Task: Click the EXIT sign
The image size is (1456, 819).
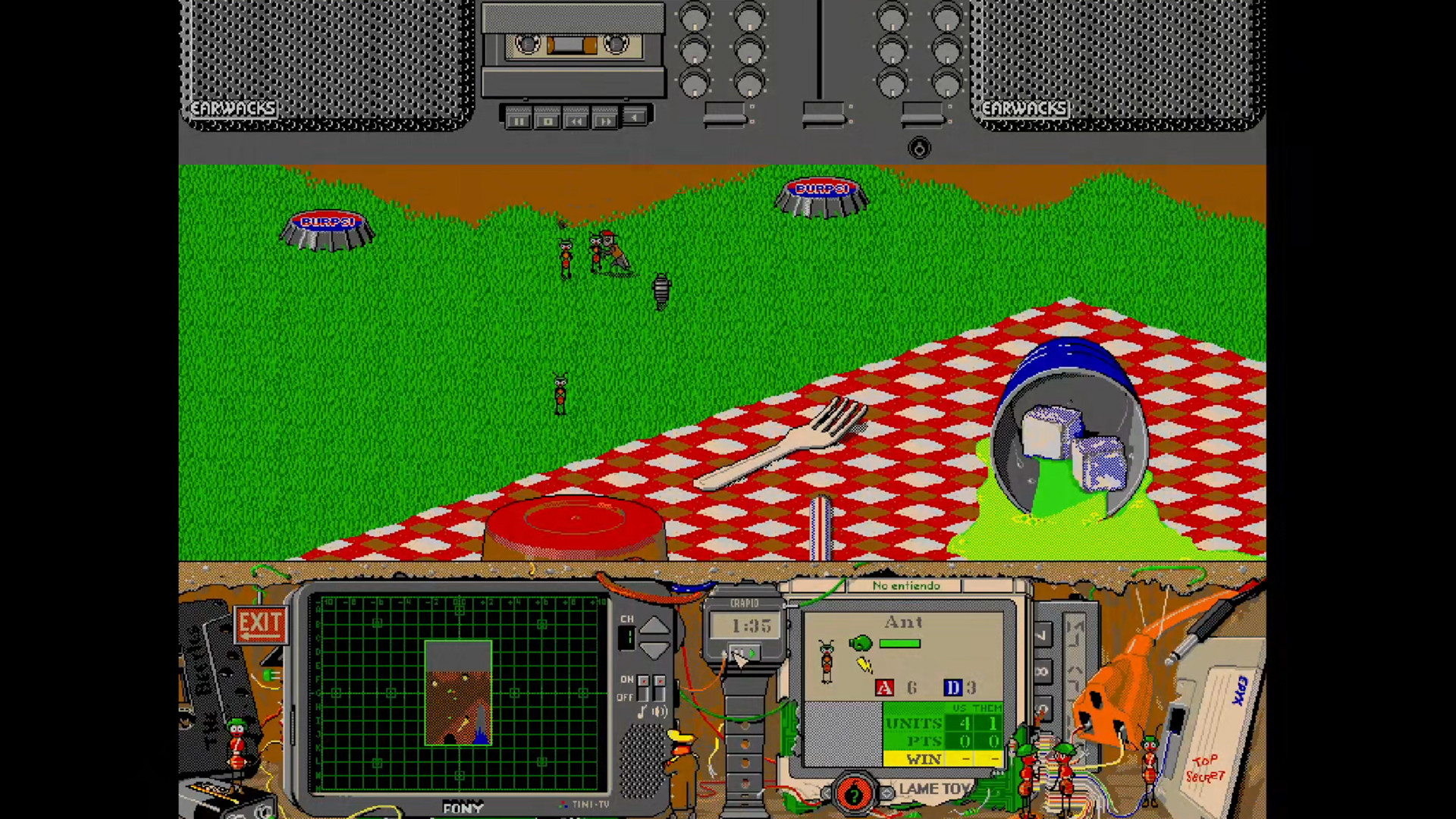Action: (x=260, y=623)
